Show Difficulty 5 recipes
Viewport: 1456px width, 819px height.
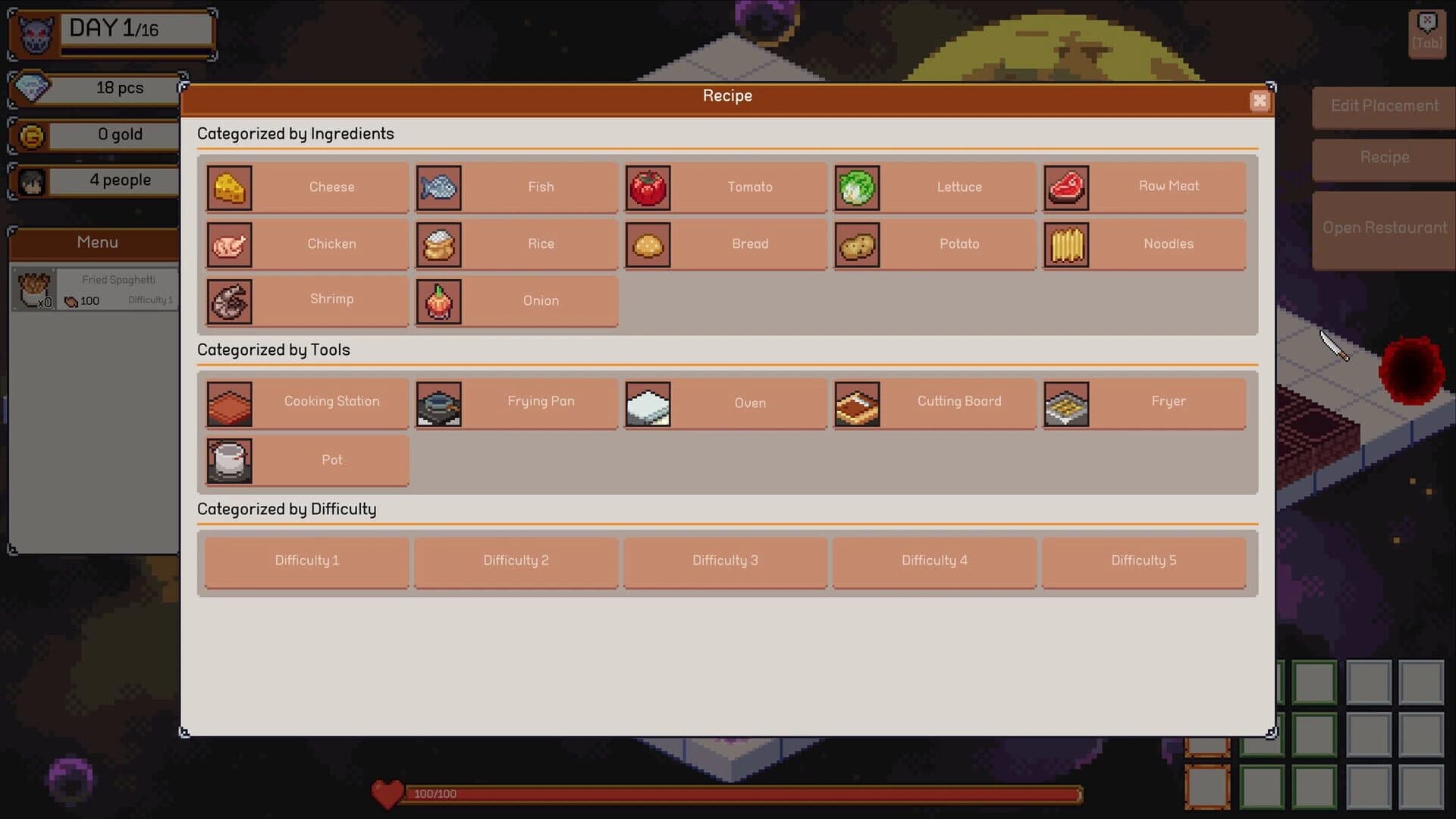(x=1144, y=561)
